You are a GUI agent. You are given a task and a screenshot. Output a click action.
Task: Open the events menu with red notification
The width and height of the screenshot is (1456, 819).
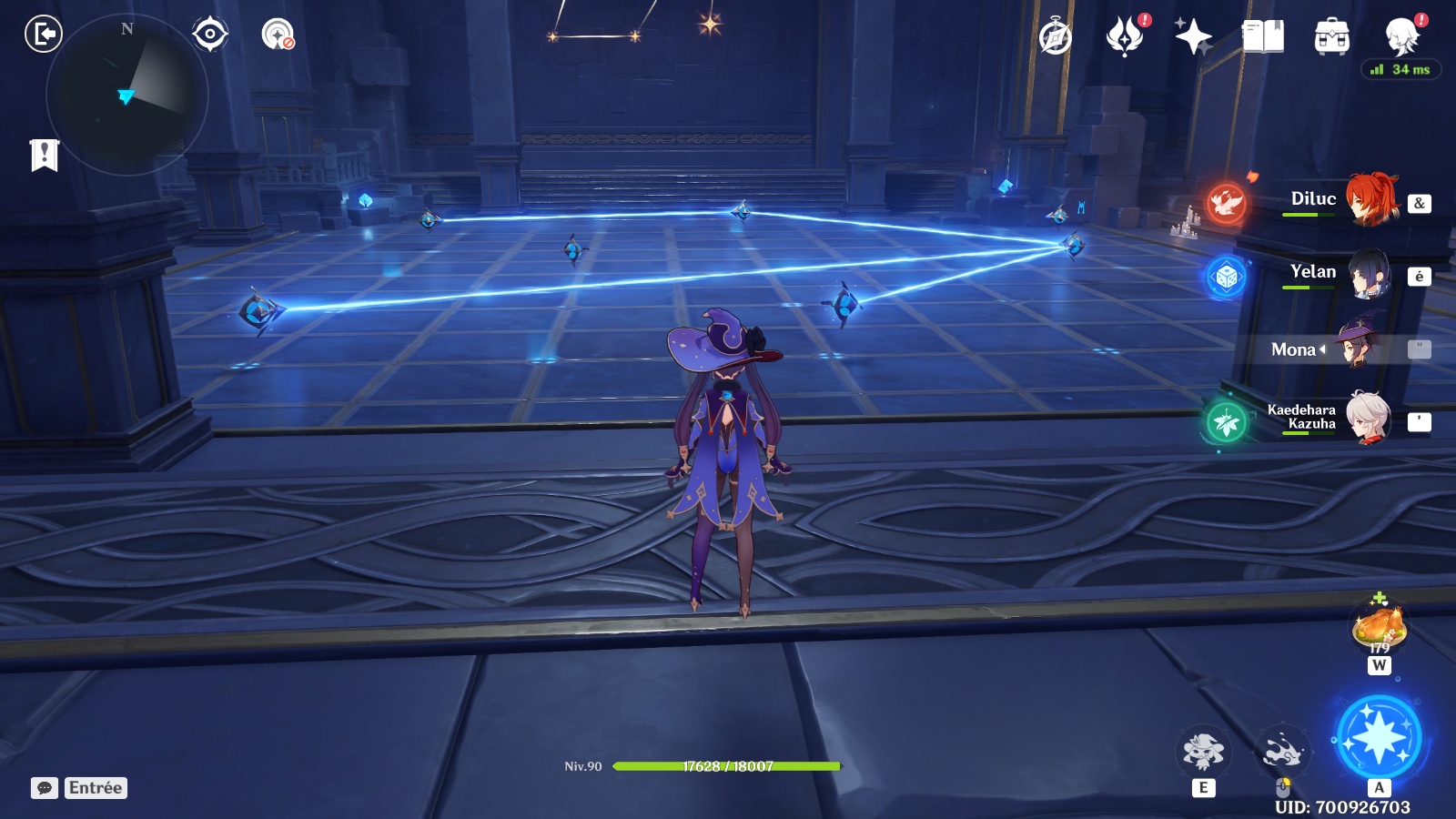(1125, 37)
